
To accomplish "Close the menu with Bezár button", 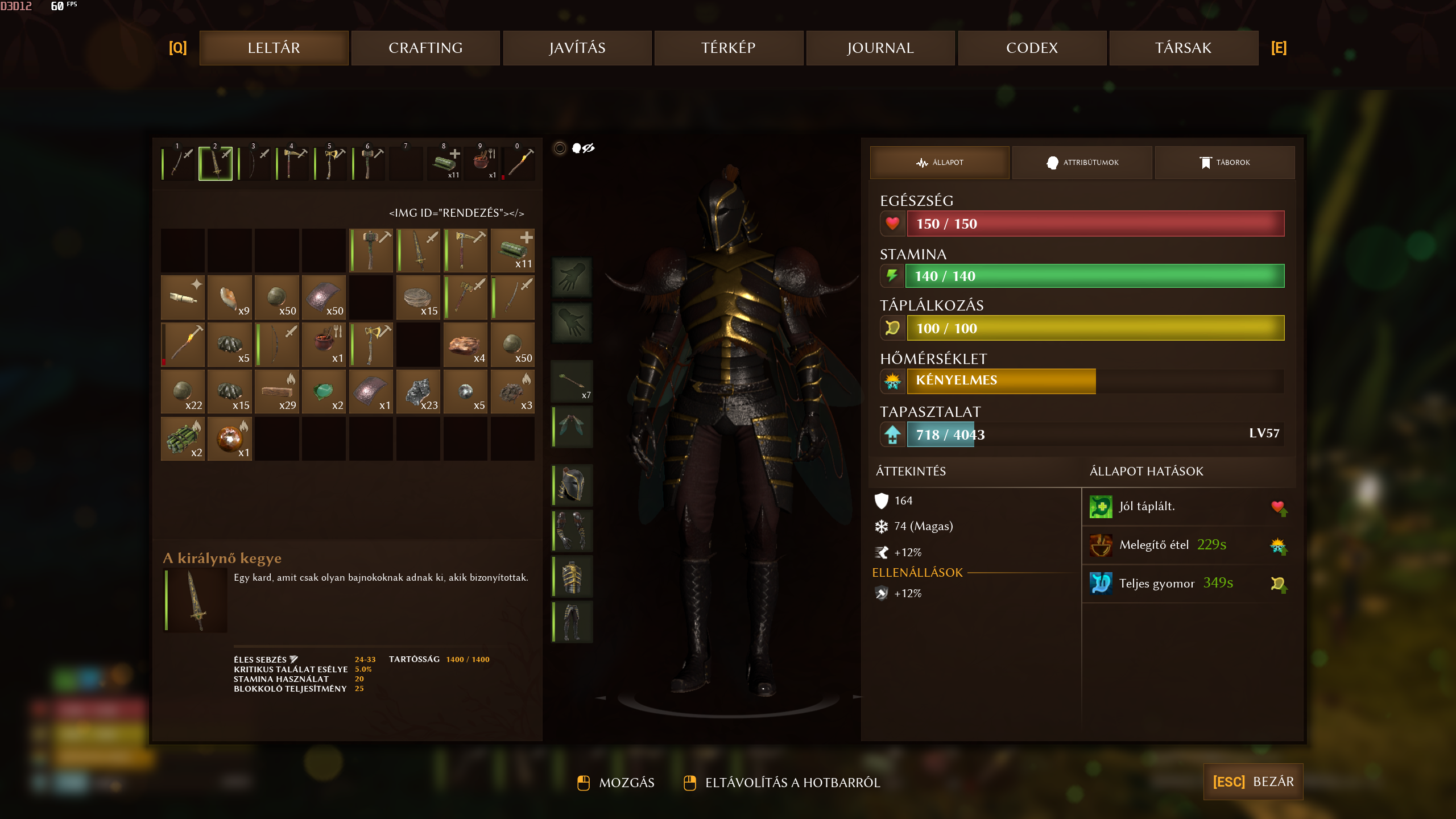I will [x=1253, y=781].
